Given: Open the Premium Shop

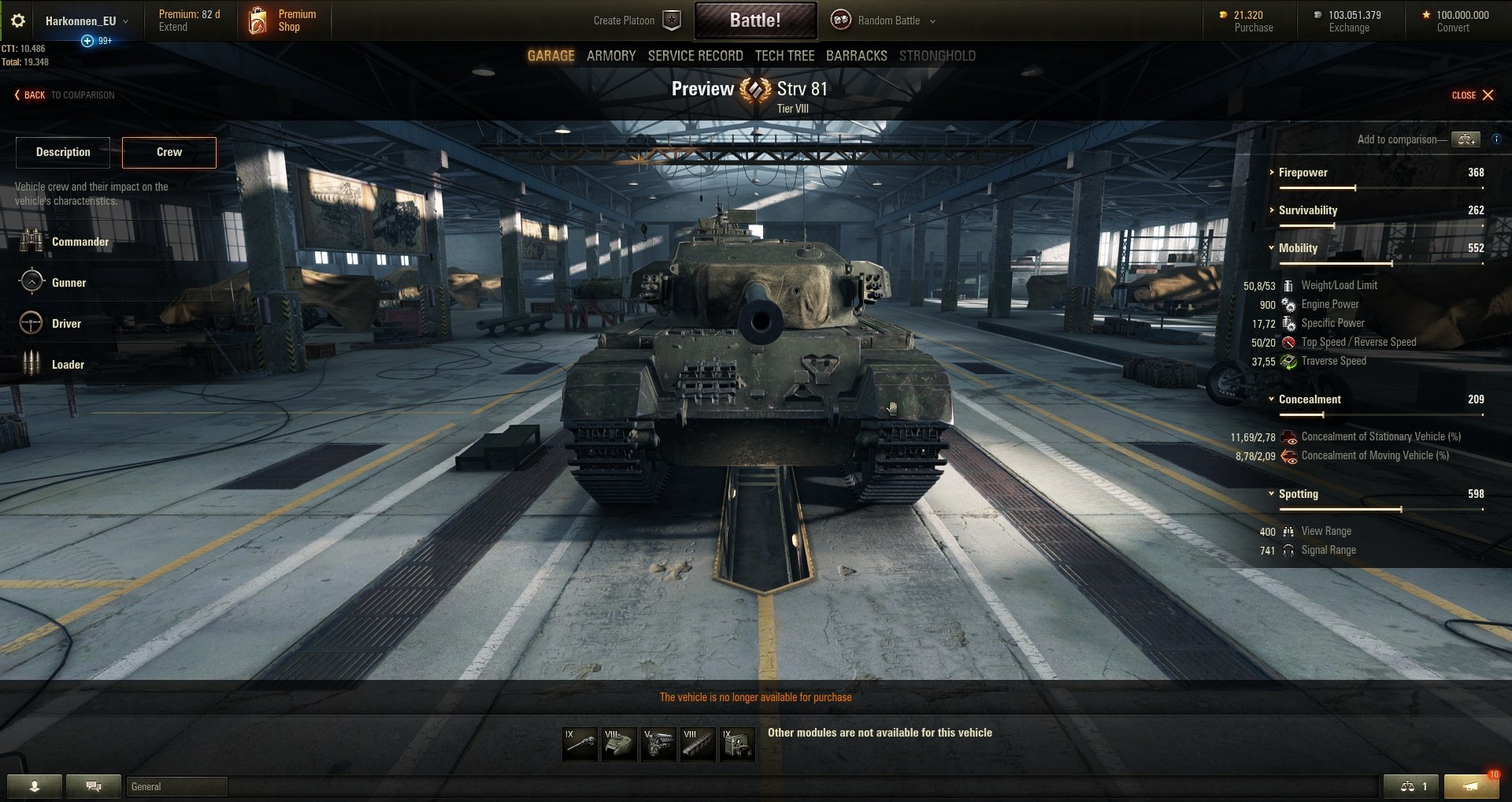Looking at the screenshot, I should [x=283, y=20].
